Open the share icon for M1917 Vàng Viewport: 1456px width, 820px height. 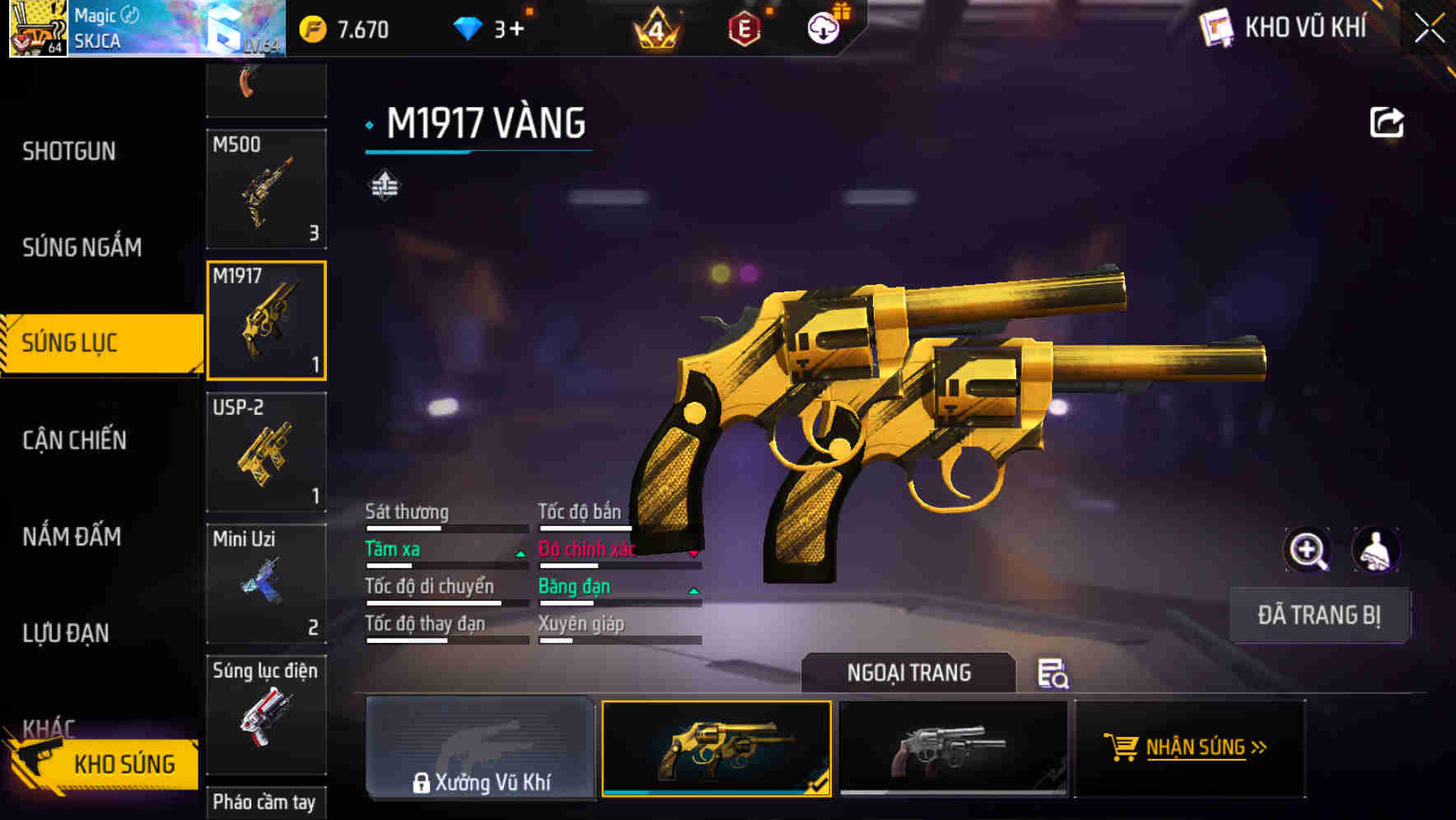pyautogui.click(x=1387, y=122)
